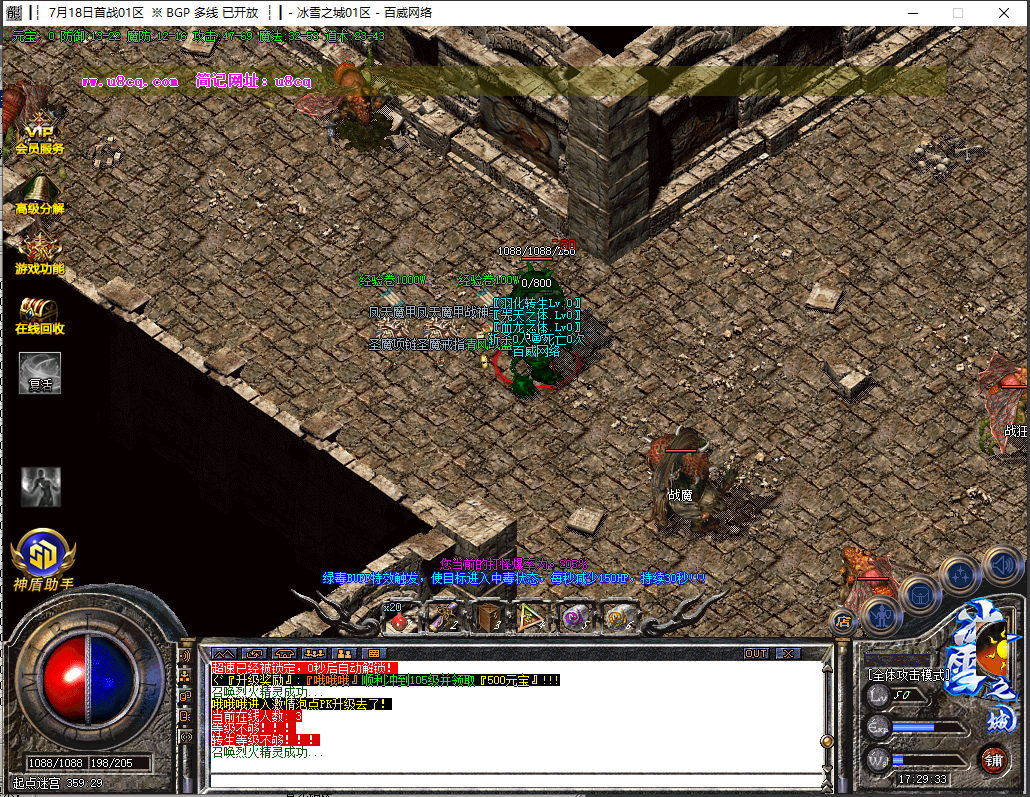Select the scroll item in hotbar slot 2
1030x797 pixels.
pos(441,619)
